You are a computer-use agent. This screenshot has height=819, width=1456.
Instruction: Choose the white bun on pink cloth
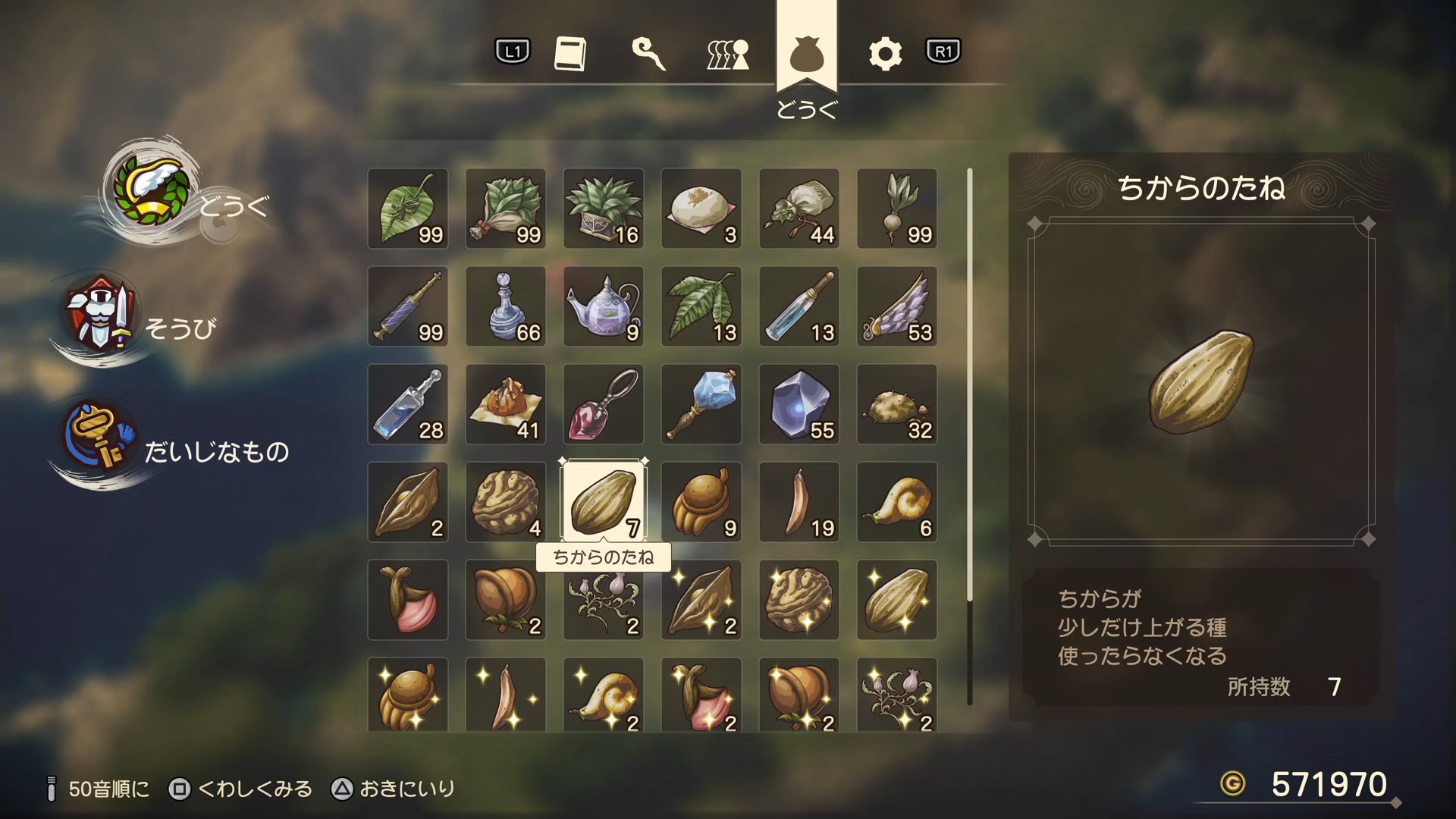[x=701, y=209]
